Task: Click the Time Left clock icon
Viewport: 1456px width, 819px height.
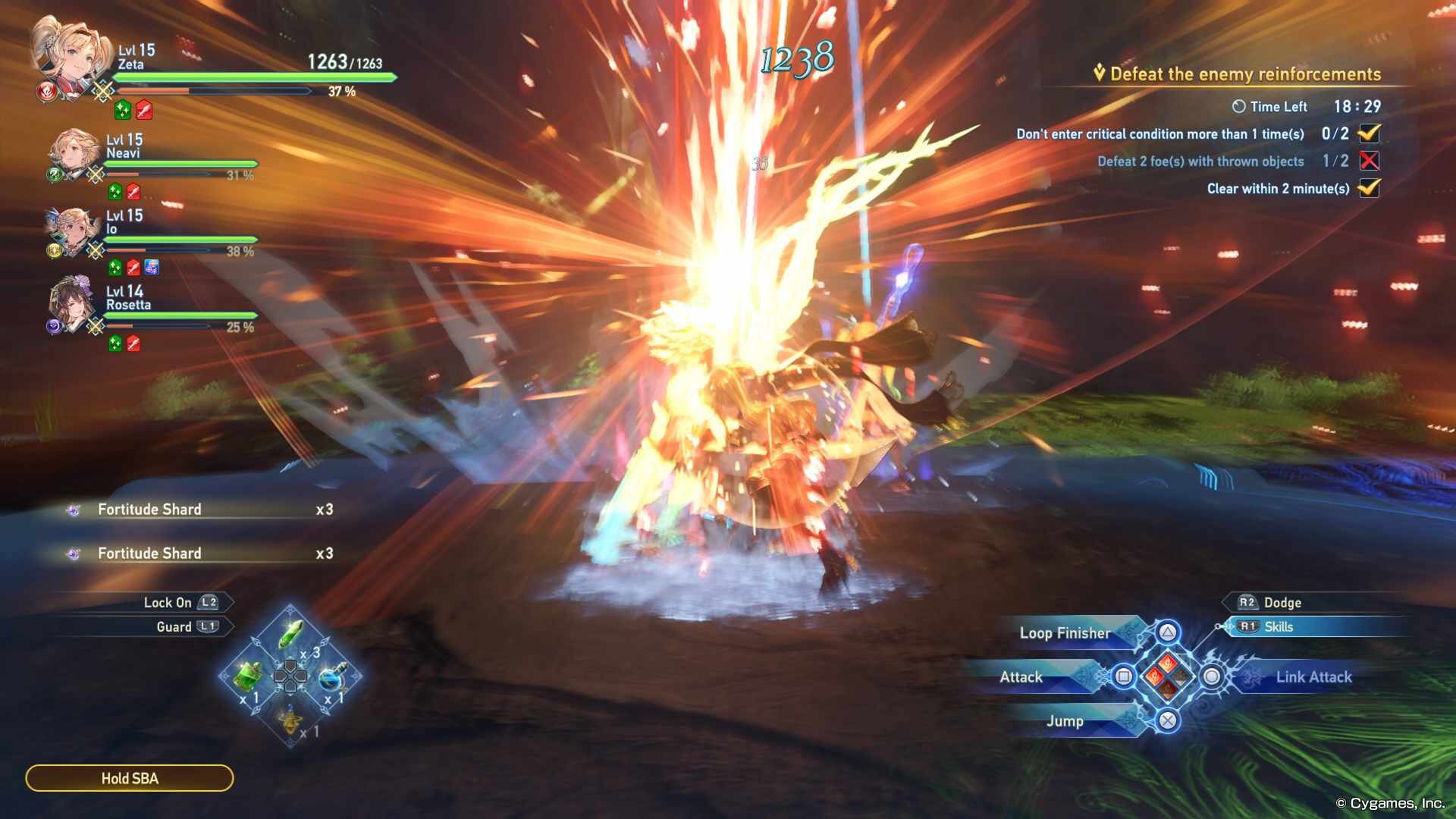Action: click(x=1239, y=106)
